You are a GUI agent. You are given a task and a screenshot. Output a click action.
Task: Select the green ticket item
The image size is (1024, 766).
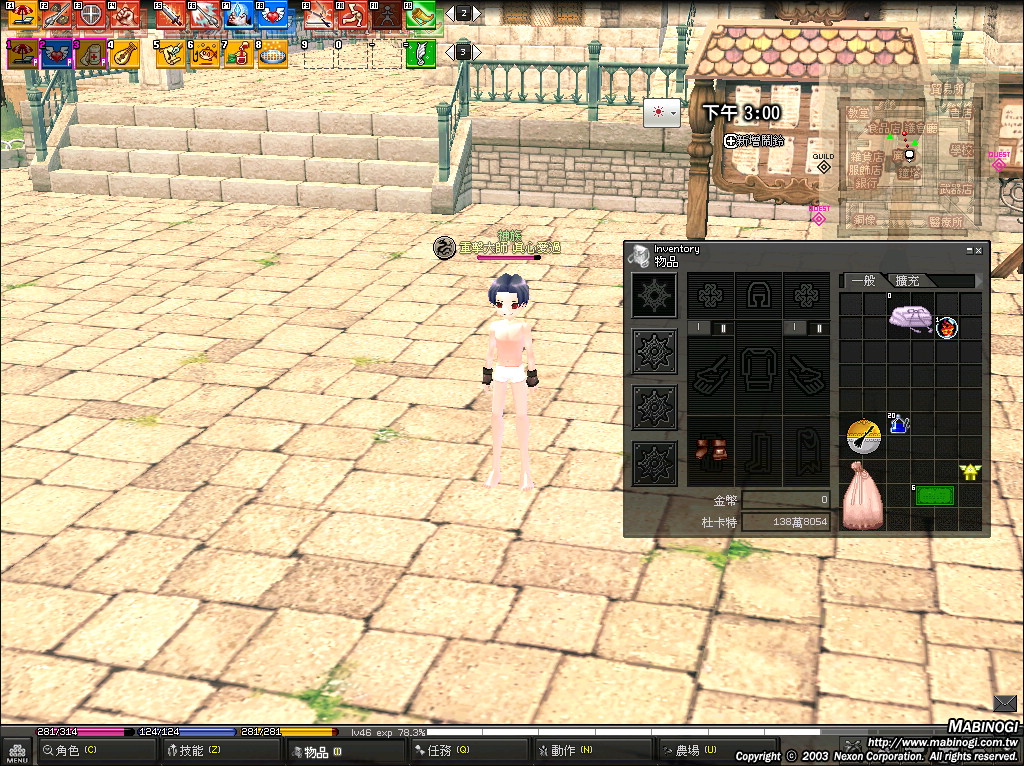tap(934, 495)
